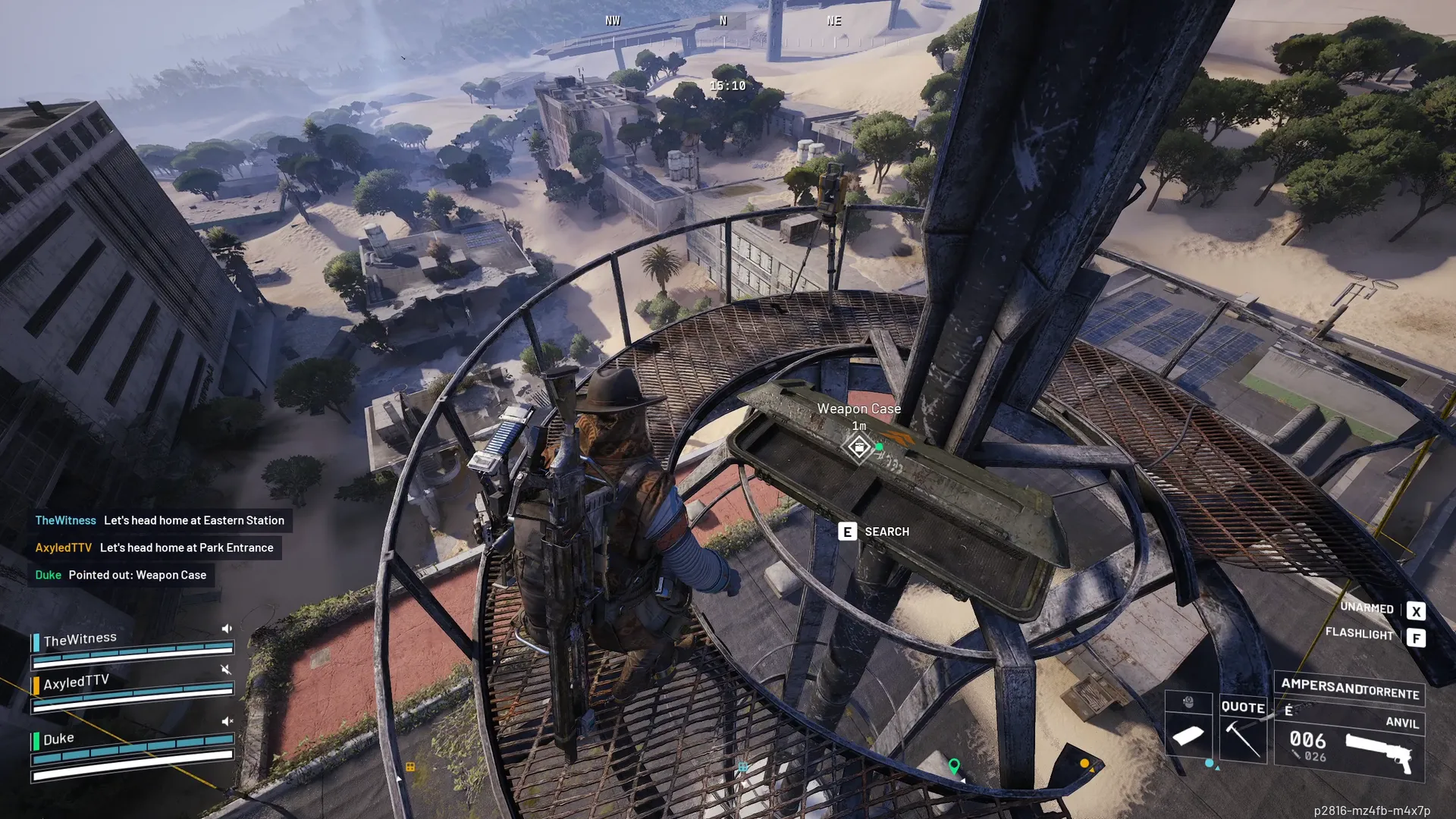Click Duke's Weapon Case chat message
This screenshot has height=819, width=1456.
pos(121,575)
